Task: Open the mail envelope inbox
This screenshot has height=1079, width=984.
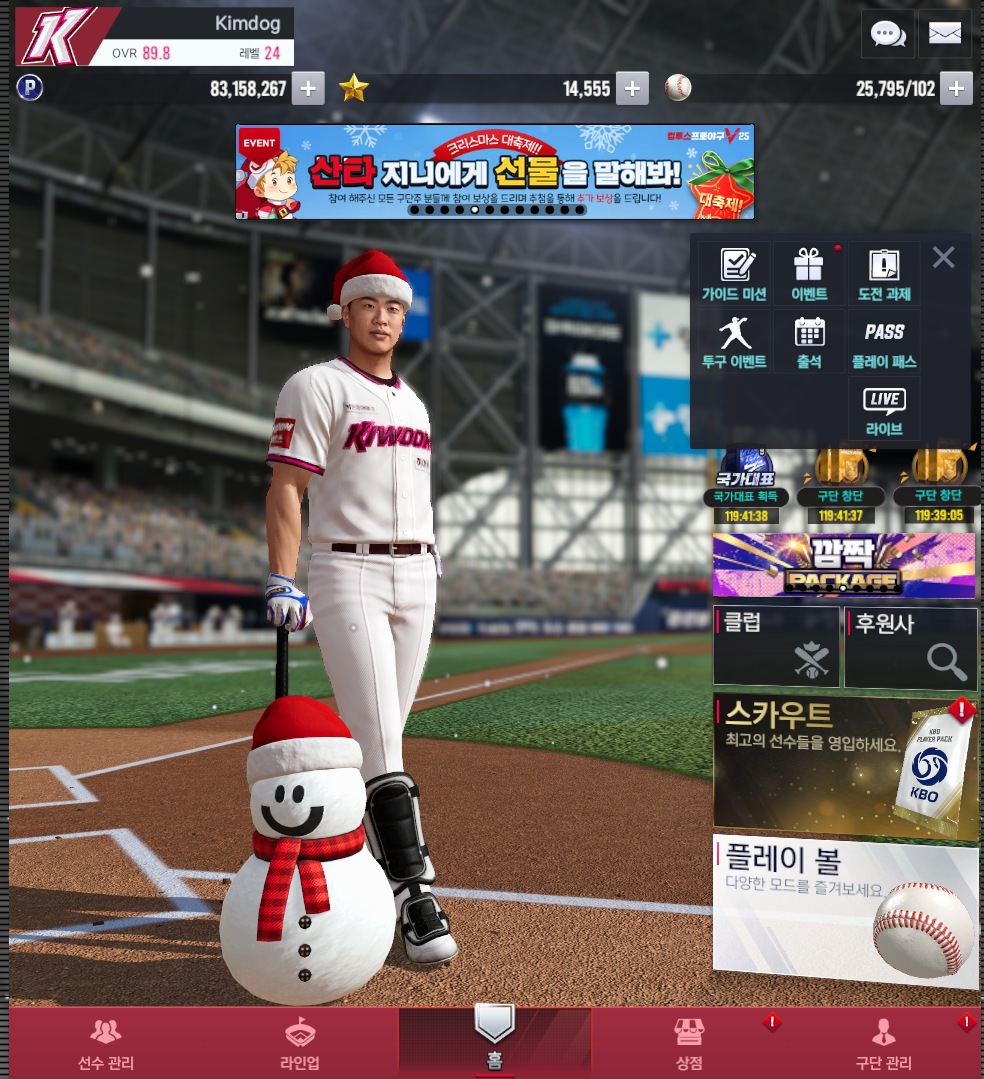Action: 944,34
